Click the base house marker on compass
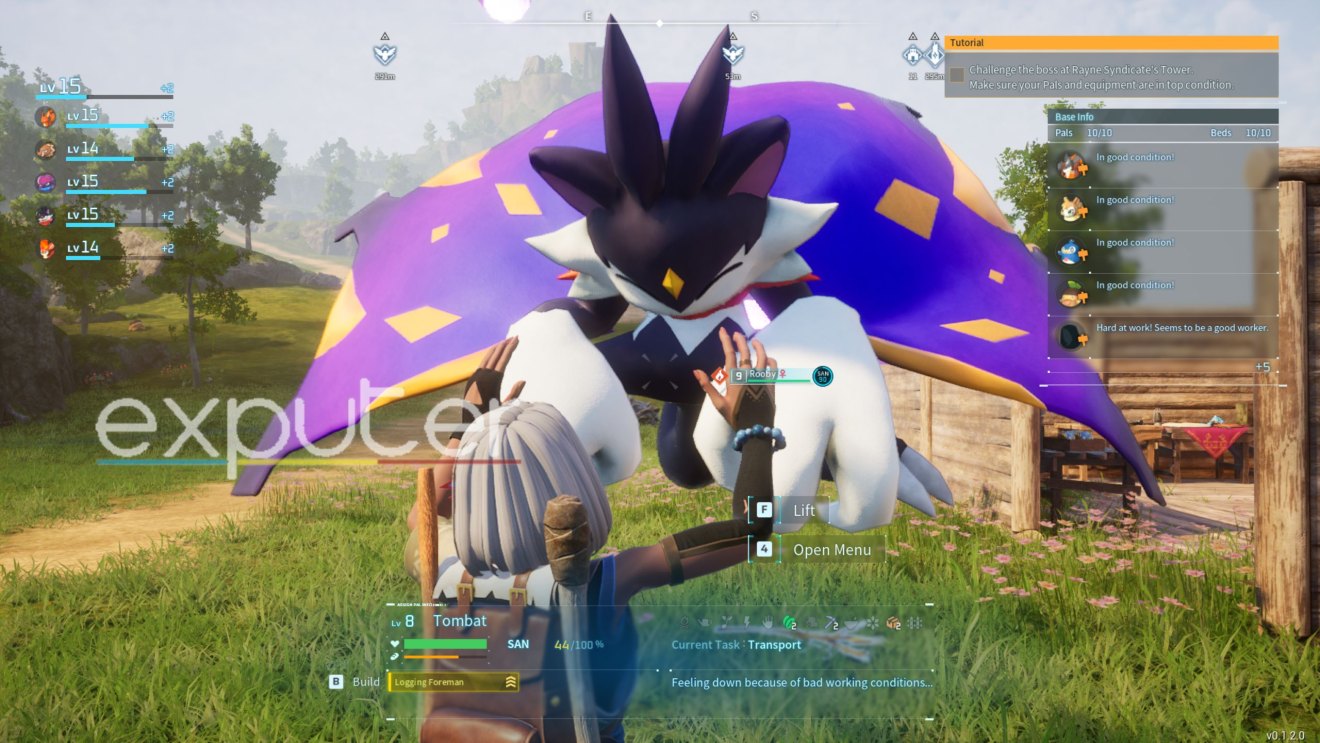 click(x=912, y=55)
